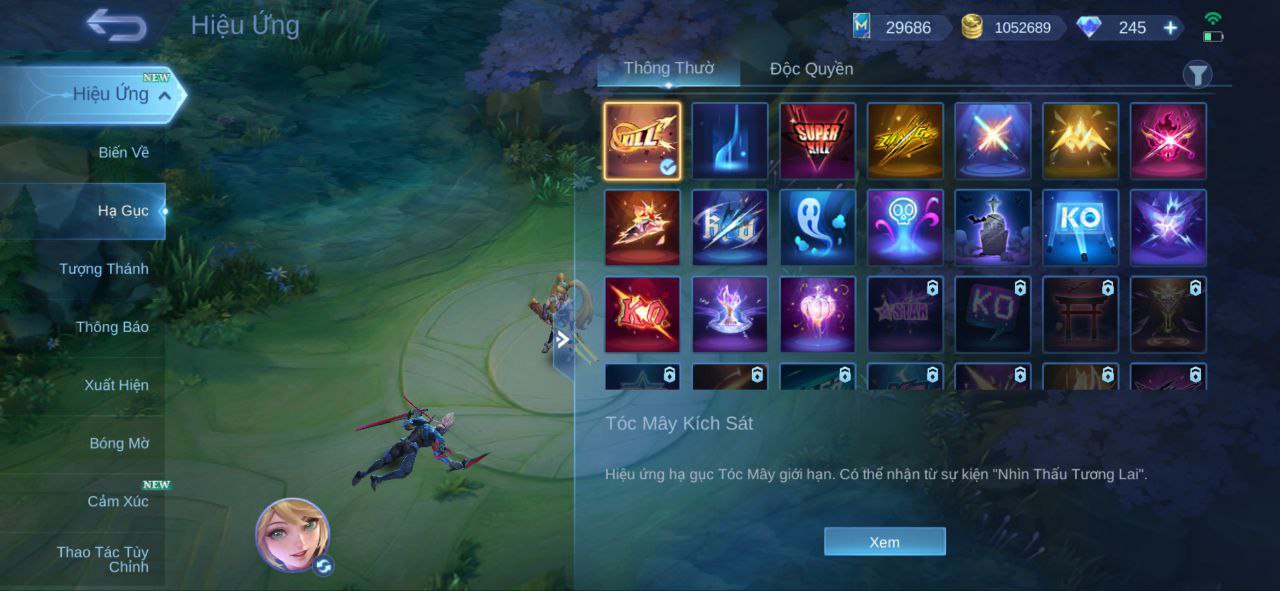
Task: Go back using the return arrow
Action: coord(116,25)
